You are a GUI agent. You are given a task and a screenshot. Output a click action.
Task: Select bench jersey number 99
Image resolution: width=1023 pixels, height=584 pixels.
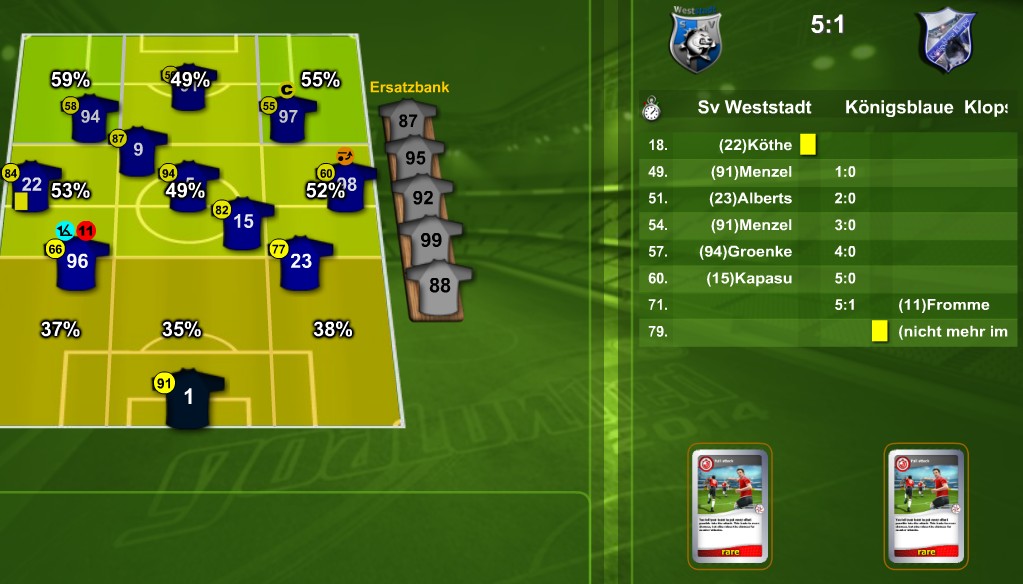[431, 240]
